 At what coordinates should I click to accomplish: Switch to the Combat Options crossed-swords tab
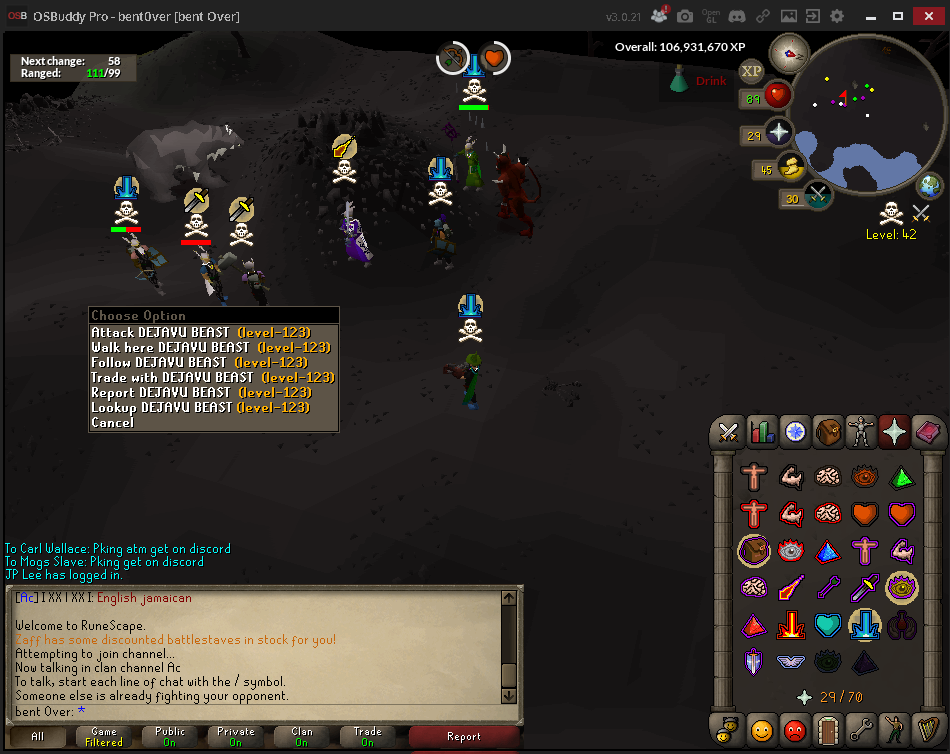click(x=728, y=432)
